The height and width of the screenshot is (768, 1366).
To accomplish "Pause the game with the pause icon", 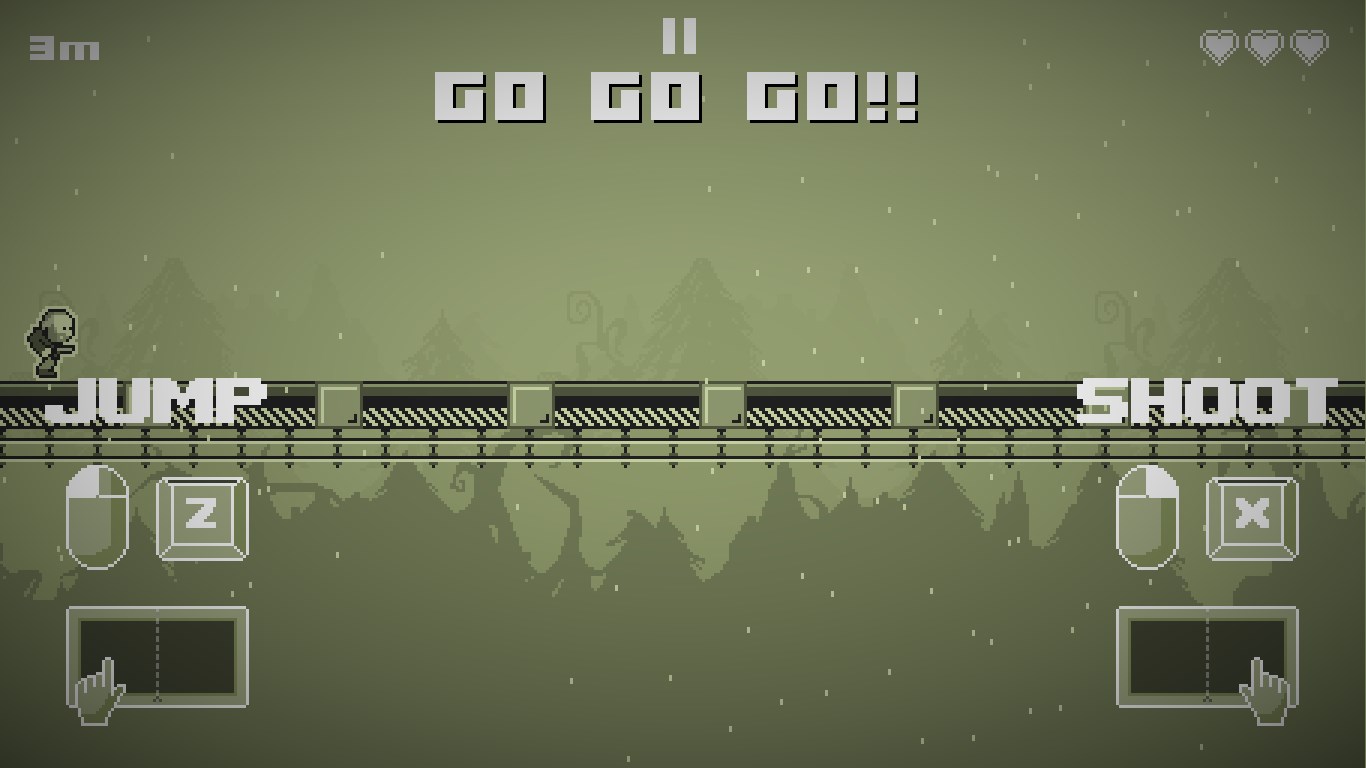I will click(679, 37).
